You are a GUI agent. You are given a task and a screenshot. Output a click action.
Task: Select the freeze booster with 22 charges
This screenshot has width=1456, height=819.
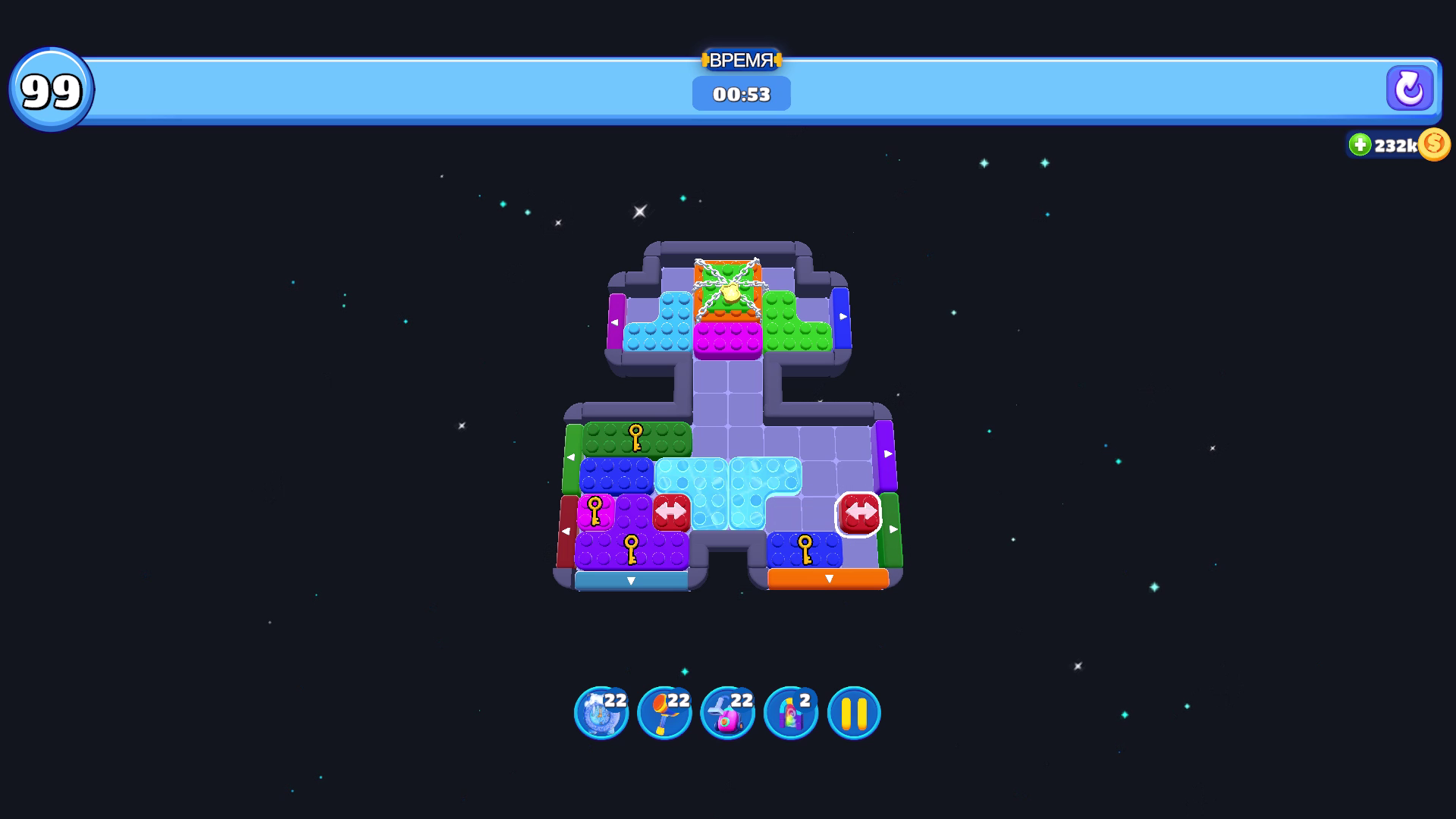coord(601,711)
